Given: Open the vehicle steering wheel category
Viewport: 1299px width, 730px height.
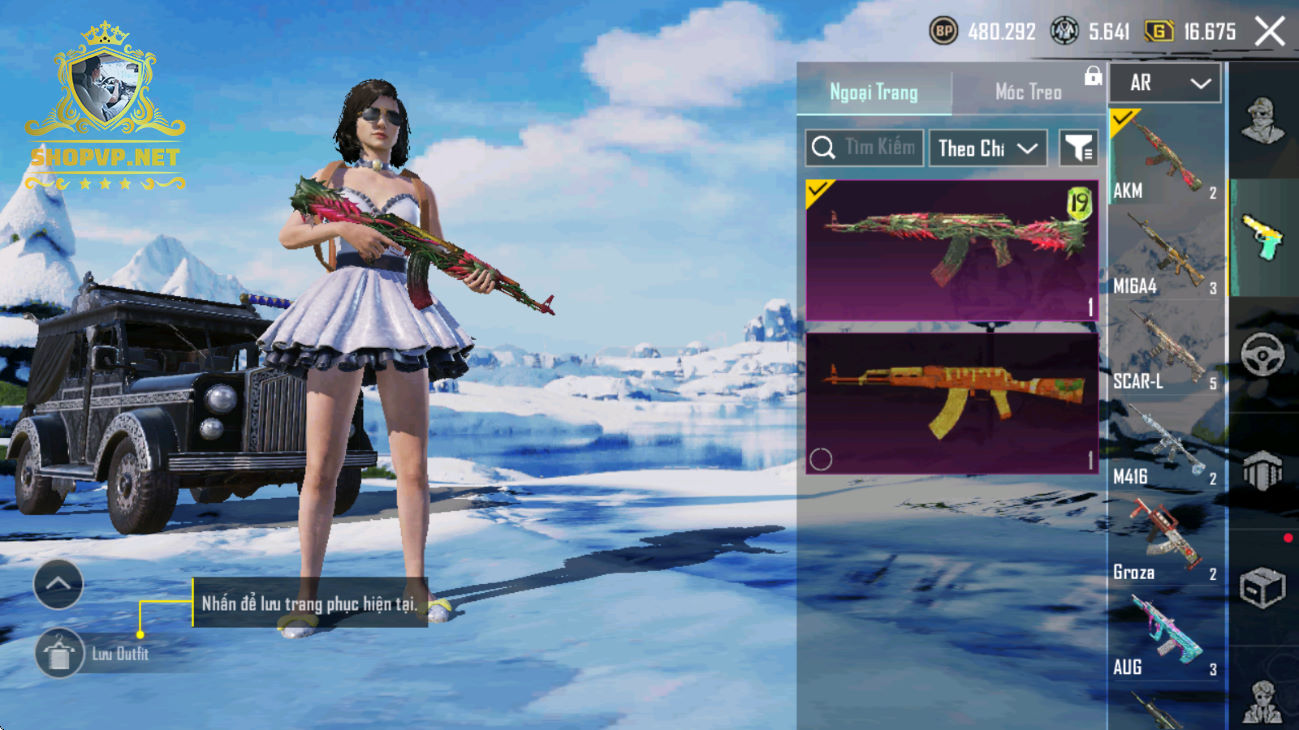Looking at the screenshot, I should coord(1262,354).
